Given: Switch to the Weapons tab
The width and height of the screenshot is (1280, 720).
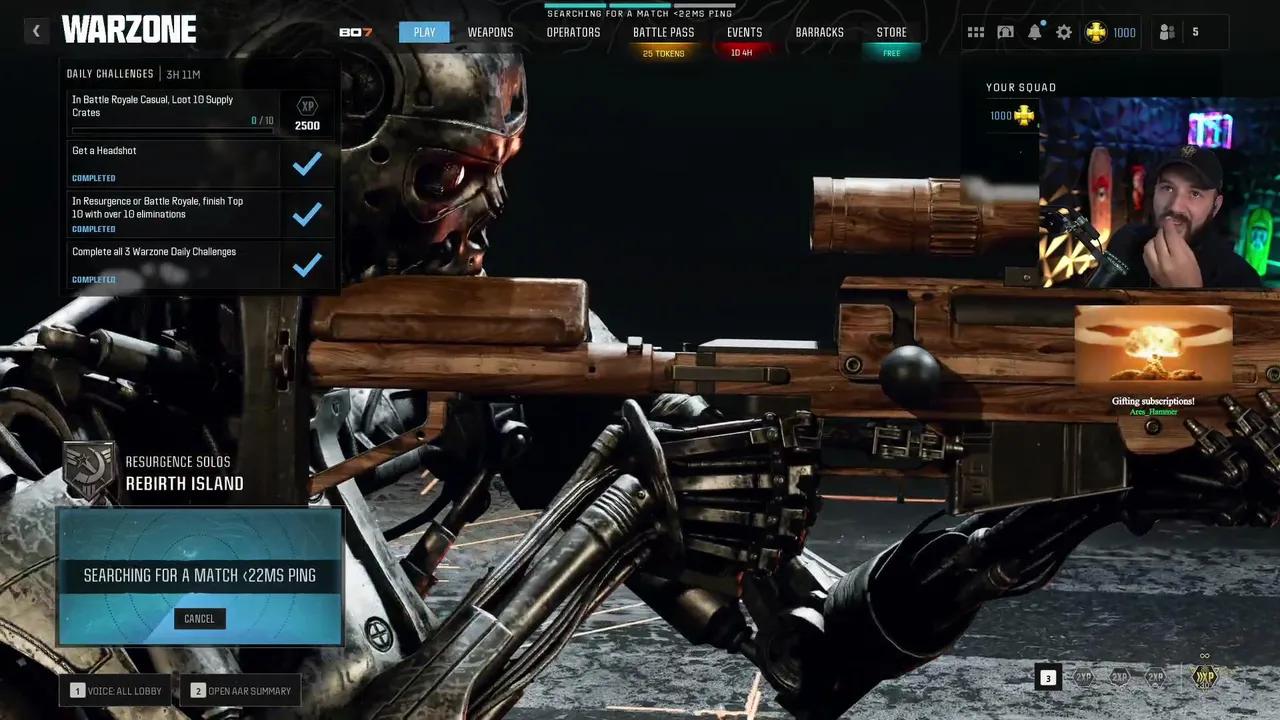Looking at the screenshot, I should pyautogui.click(x=490, y=32).
